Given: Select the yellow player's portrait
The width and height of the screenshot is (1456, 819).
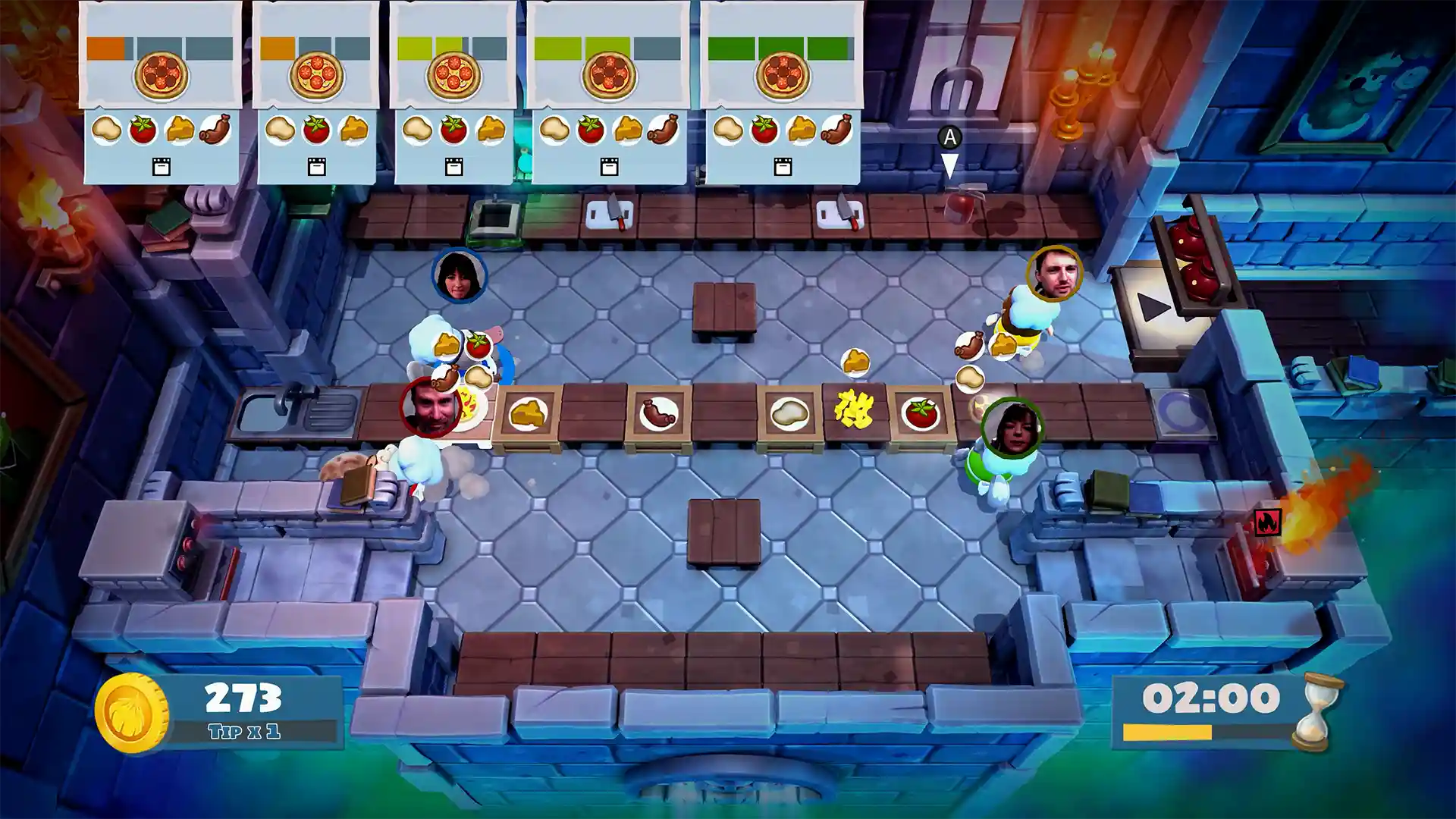Looking at the screenshot, I should click(1054, 275).
